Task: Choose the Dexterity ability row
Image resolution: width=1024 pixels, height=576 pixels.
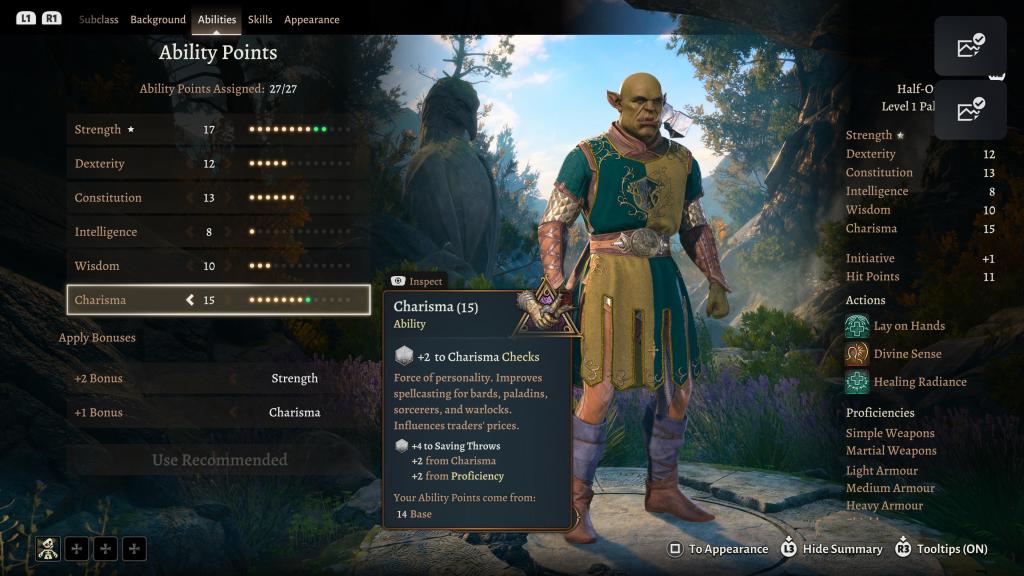Action: click(218, 164)
